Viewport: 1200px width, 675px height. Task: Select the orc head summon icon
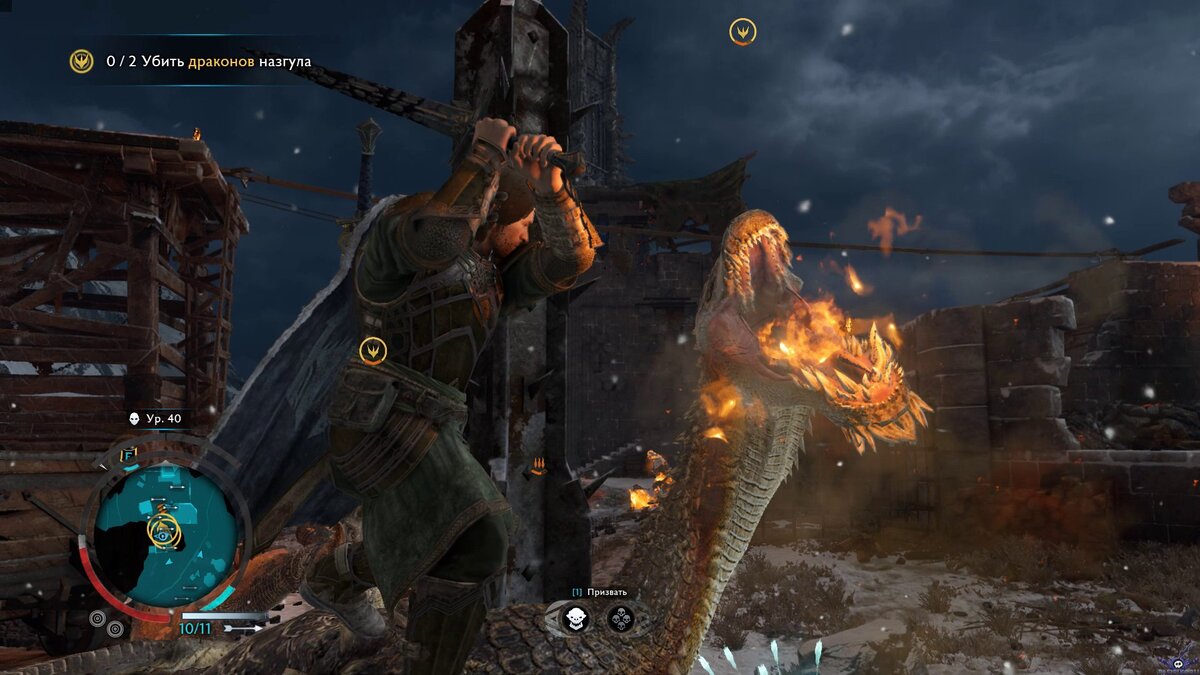pos(575,619)
